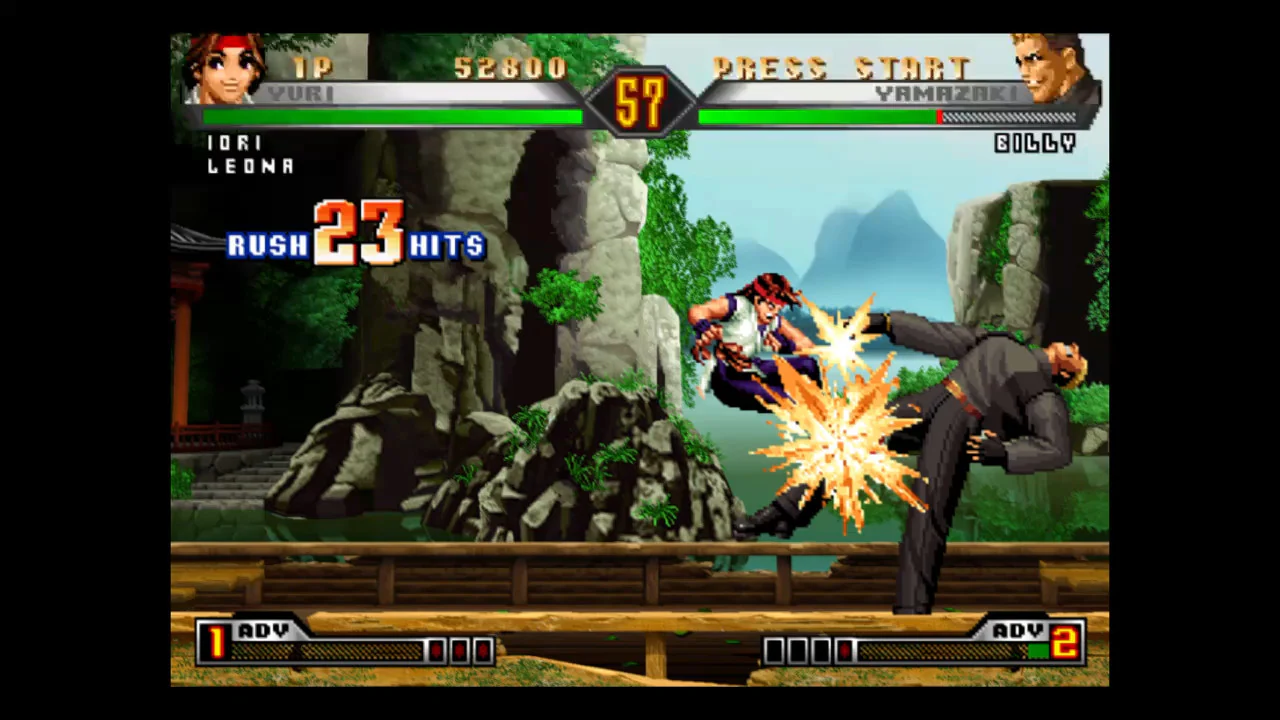Click Yuri's character portrait
Image resolution: width=1280 pixels, height=720 pixels.
point(225,70)
